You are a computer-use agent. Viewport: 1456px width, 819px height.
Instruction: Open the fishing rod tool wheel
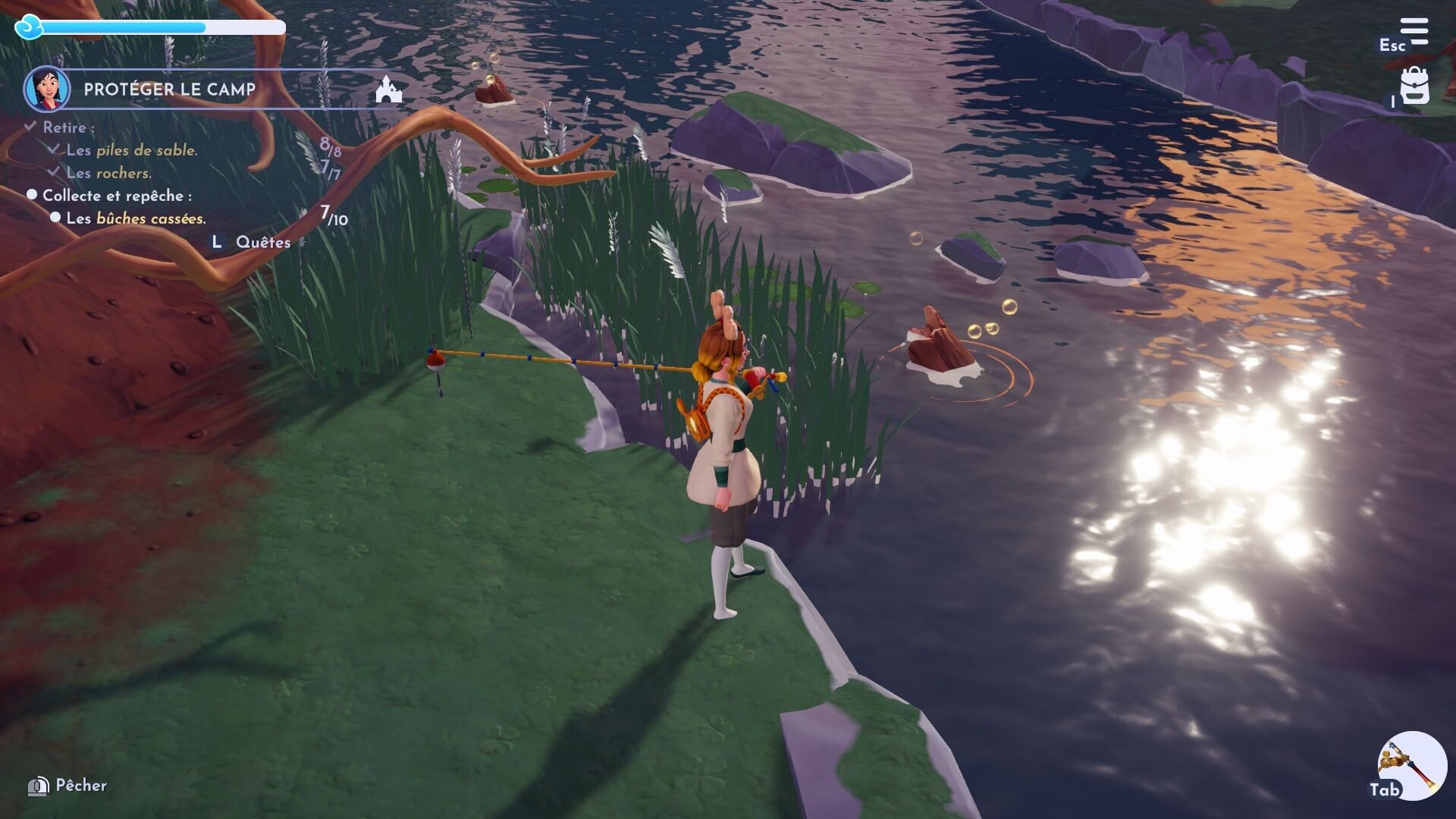1411,764
